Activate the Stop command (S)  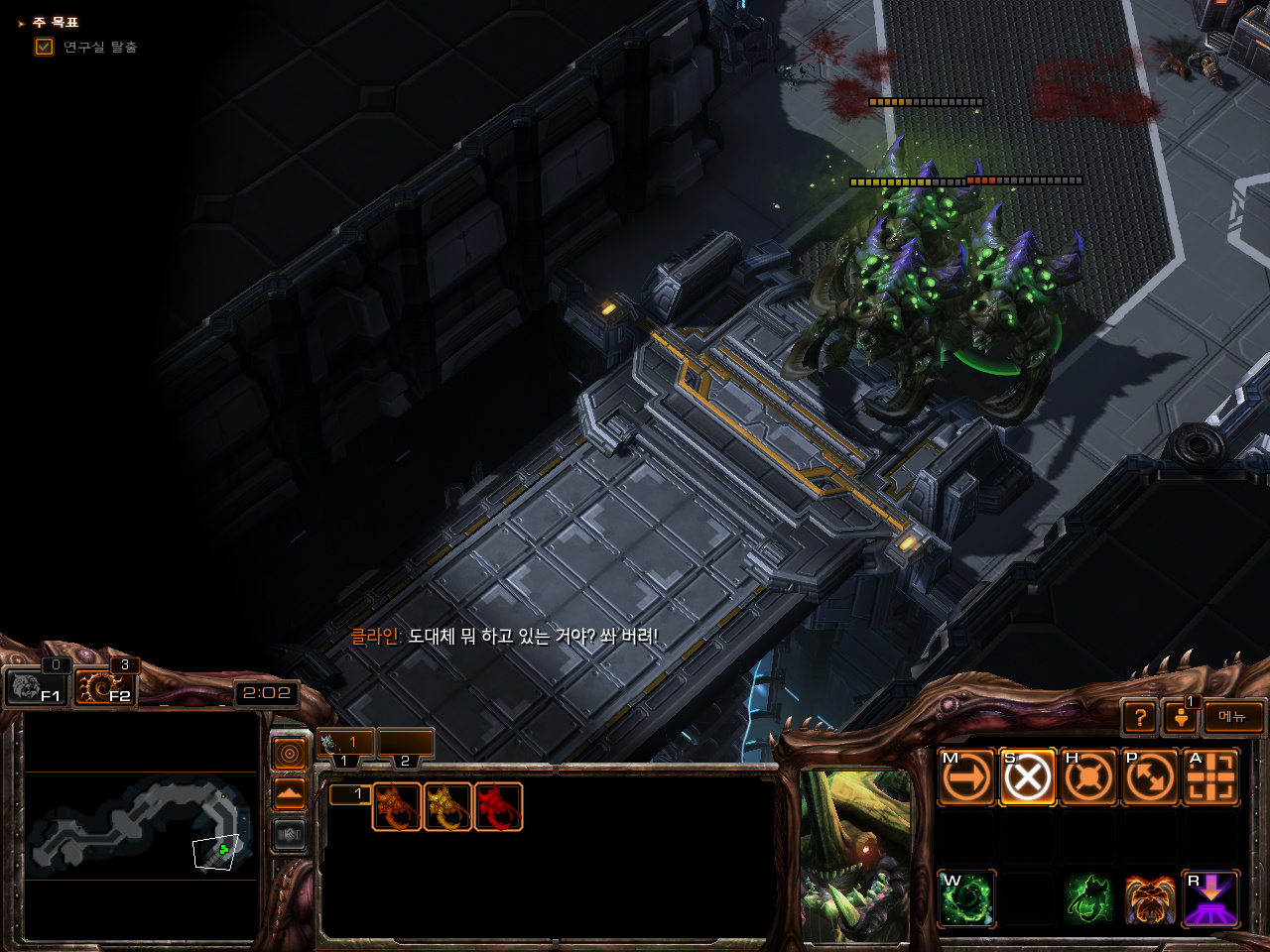1027,776
